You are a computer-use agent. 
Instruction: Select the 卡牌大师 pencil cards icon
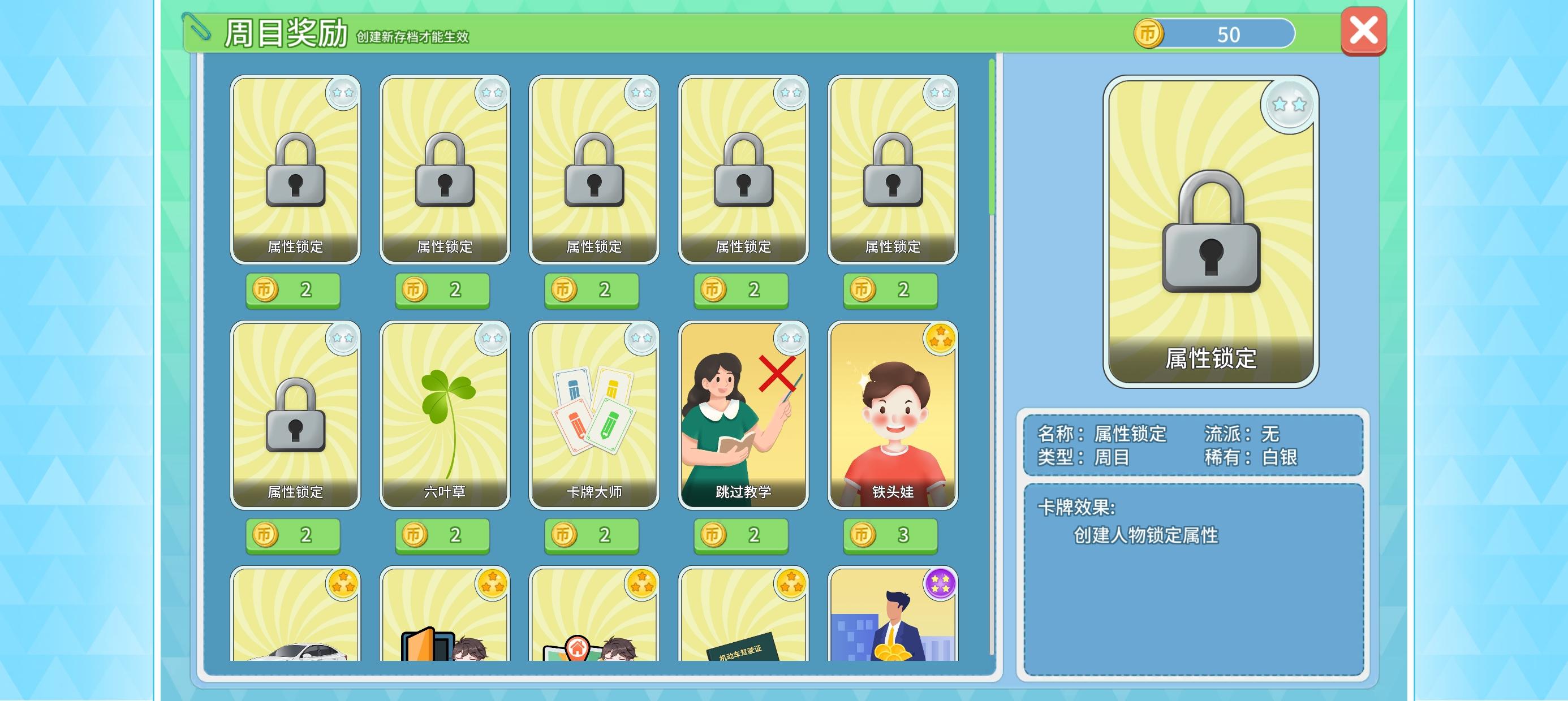coord(592,416)
